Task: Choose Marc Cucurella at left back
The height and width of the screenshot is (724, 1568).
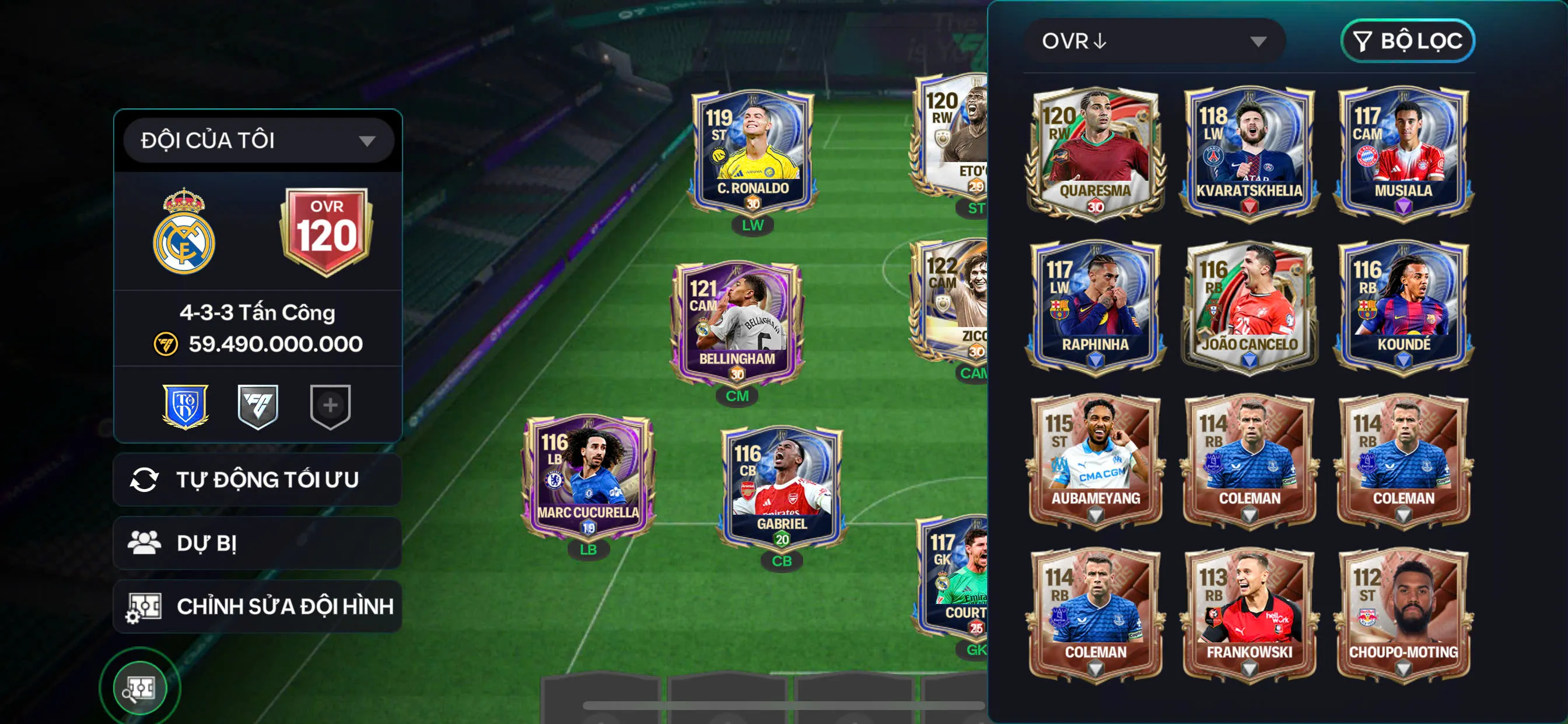Action: point(588,477)
